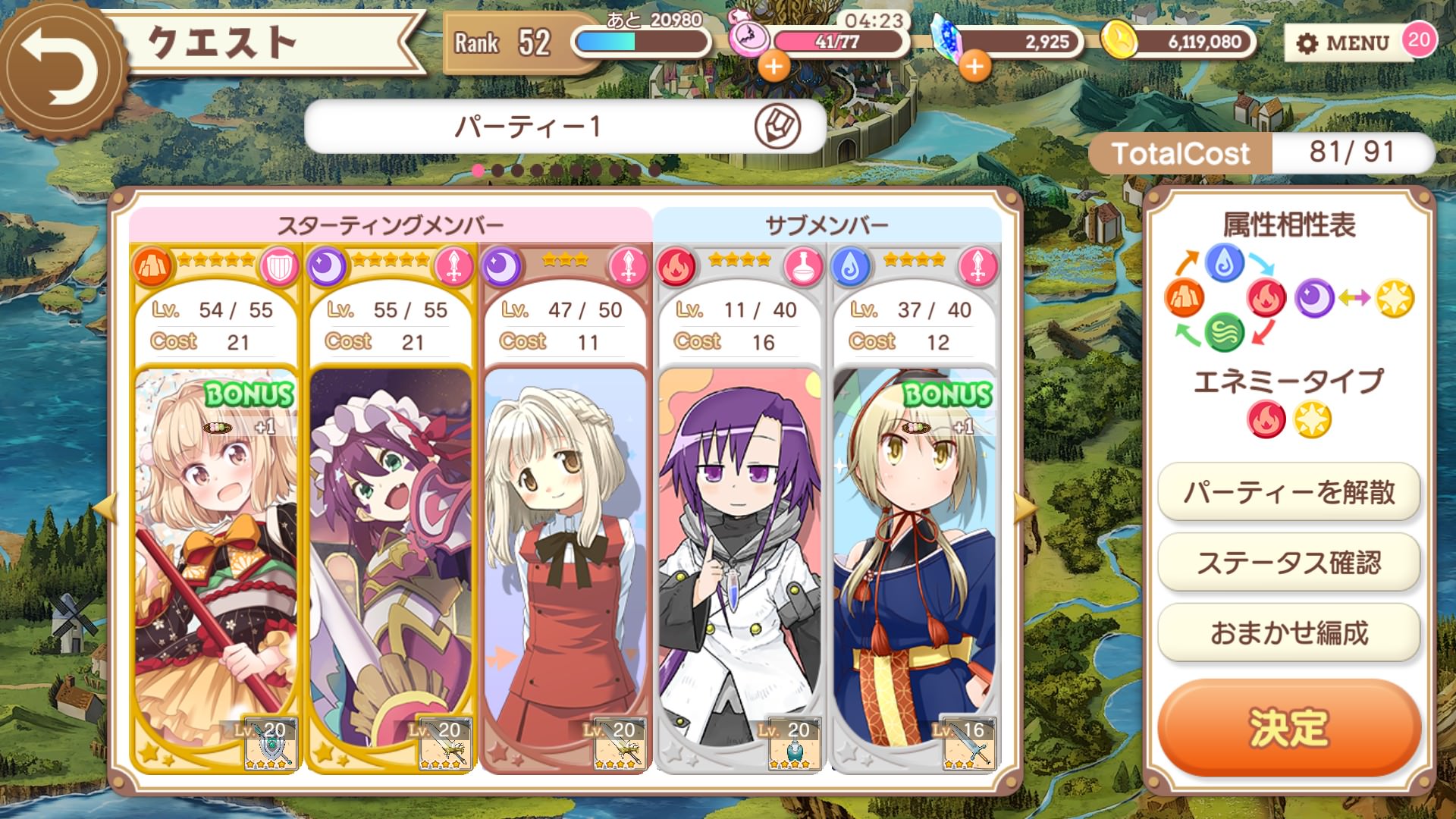
Task: Open the potion flask weapon slot
Action: (794, 744)
